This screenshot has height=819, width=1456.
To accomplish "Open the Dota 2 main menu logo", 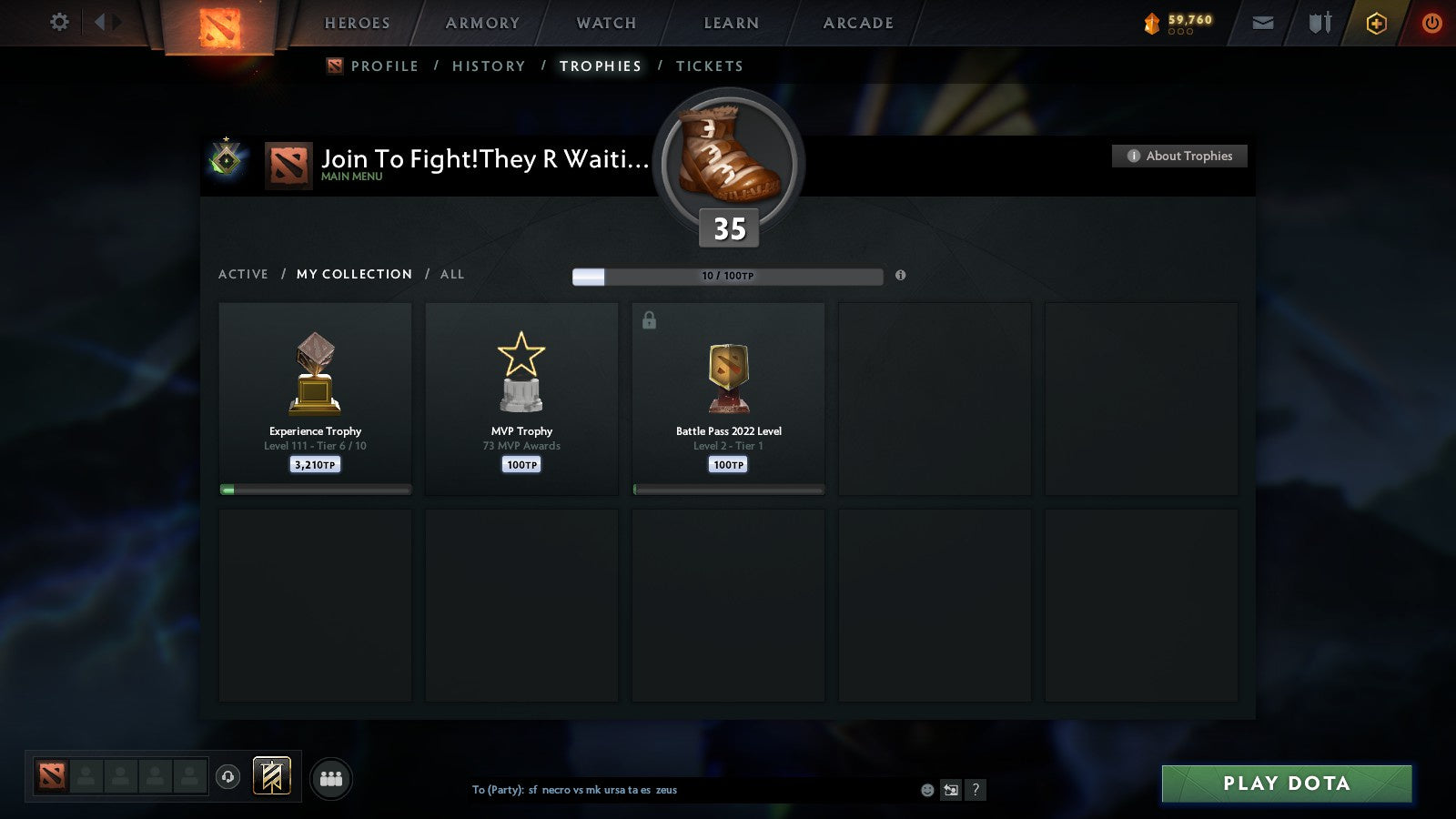I will point(218,25).
